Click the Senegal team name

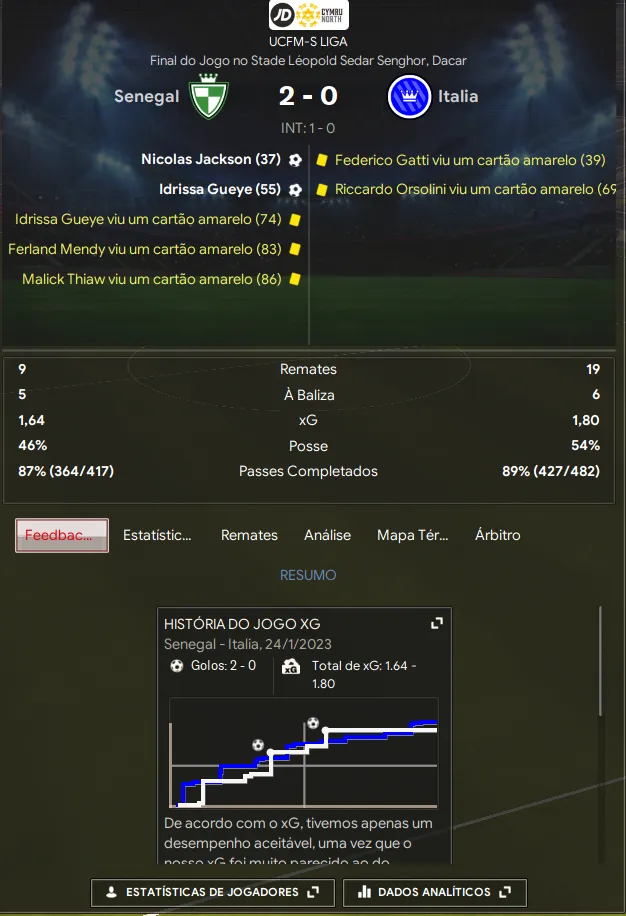(x=146, y=97)
